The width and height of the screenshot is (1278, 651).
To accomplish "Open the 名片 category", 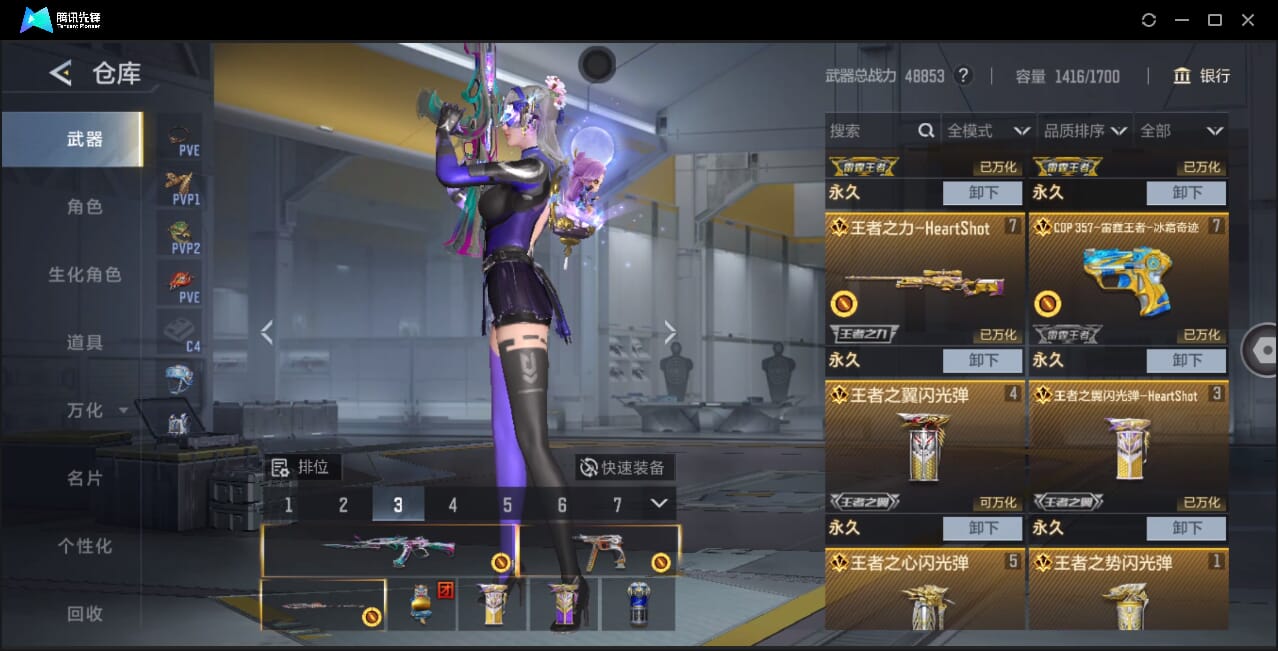I will [x=85, y=479].
